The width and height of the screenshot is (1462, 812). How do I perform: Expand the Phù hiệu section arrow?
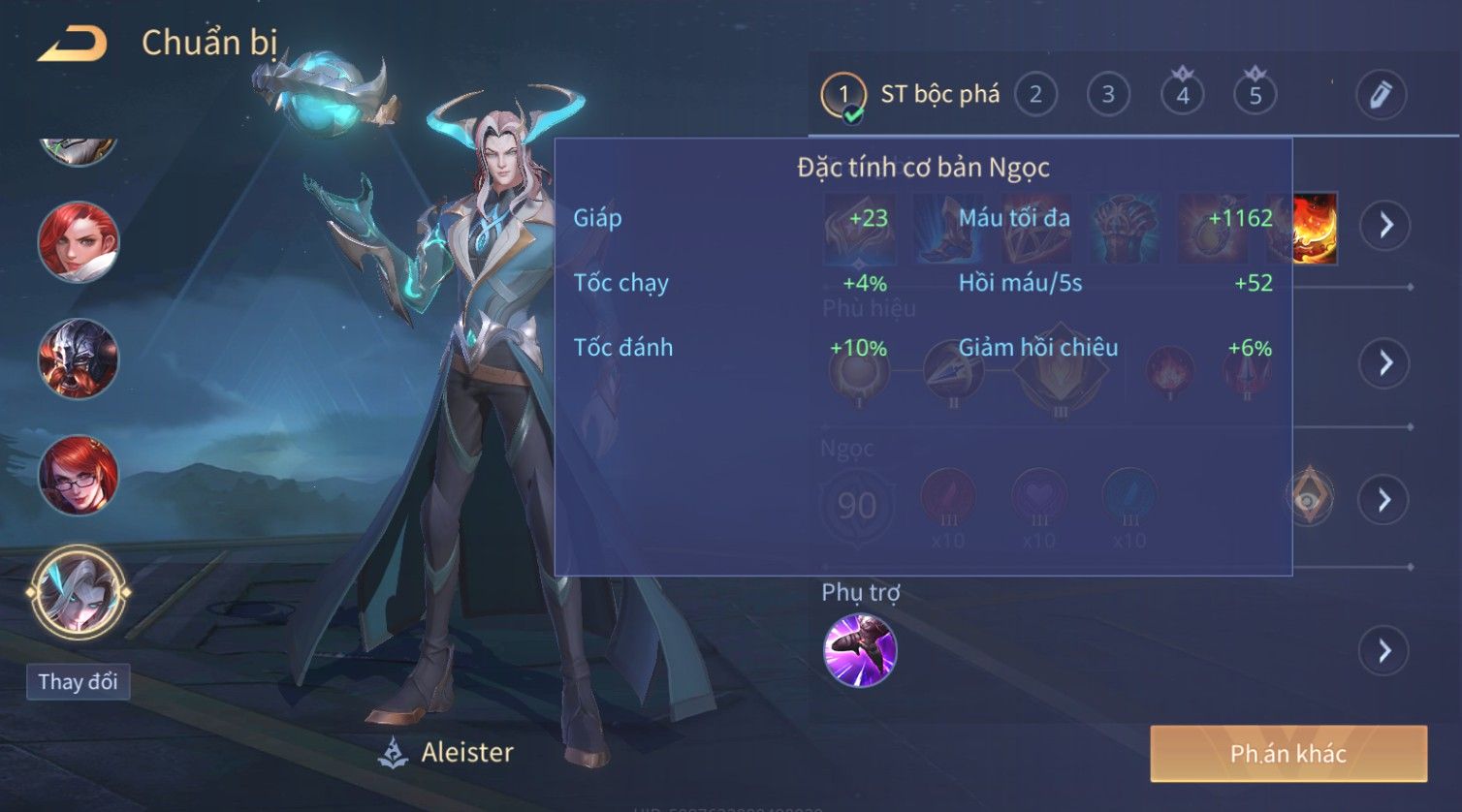click(1385, 363)
